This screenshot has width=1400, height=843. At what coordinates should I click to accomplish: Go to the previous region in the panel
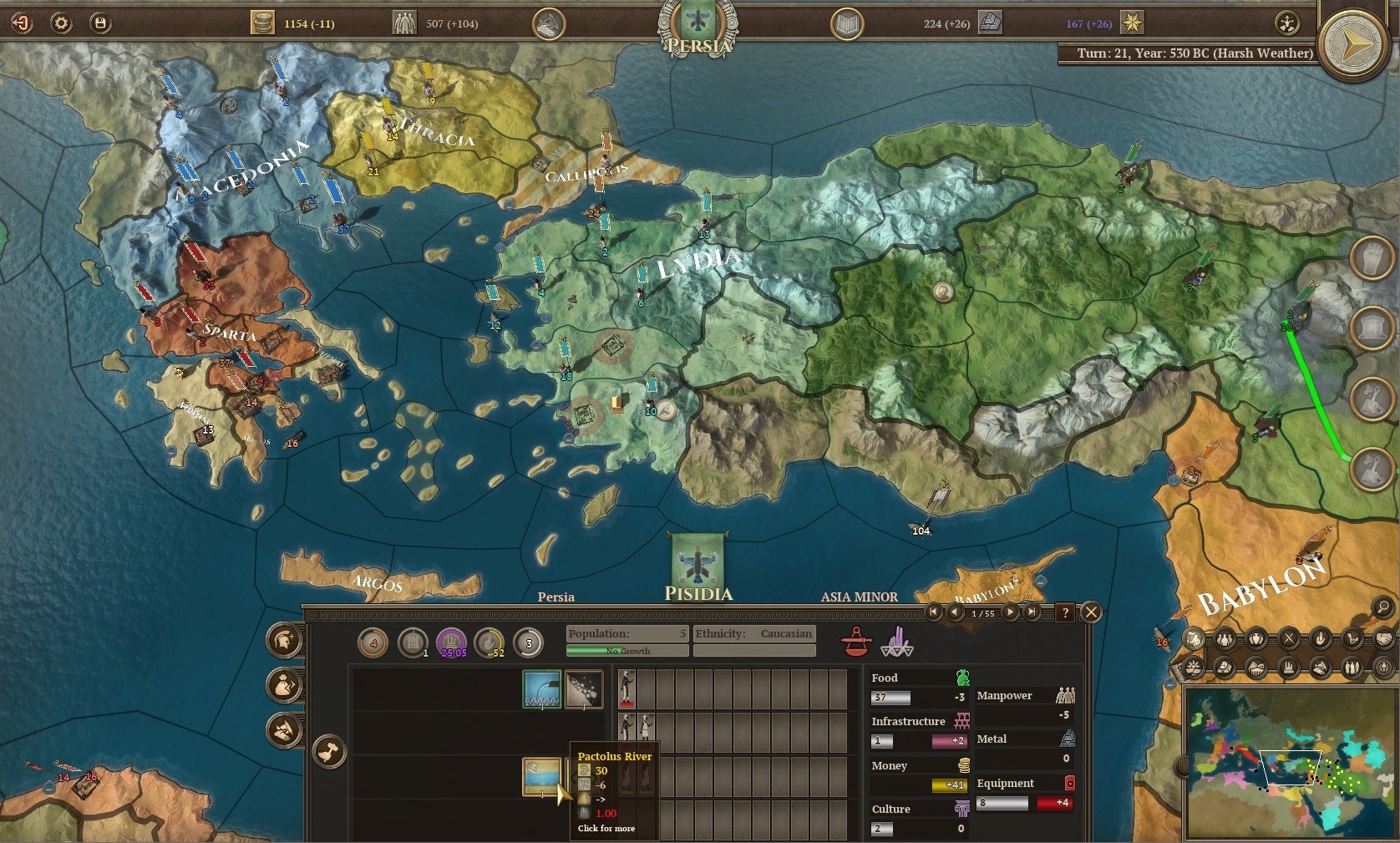[x=955, y=612]
